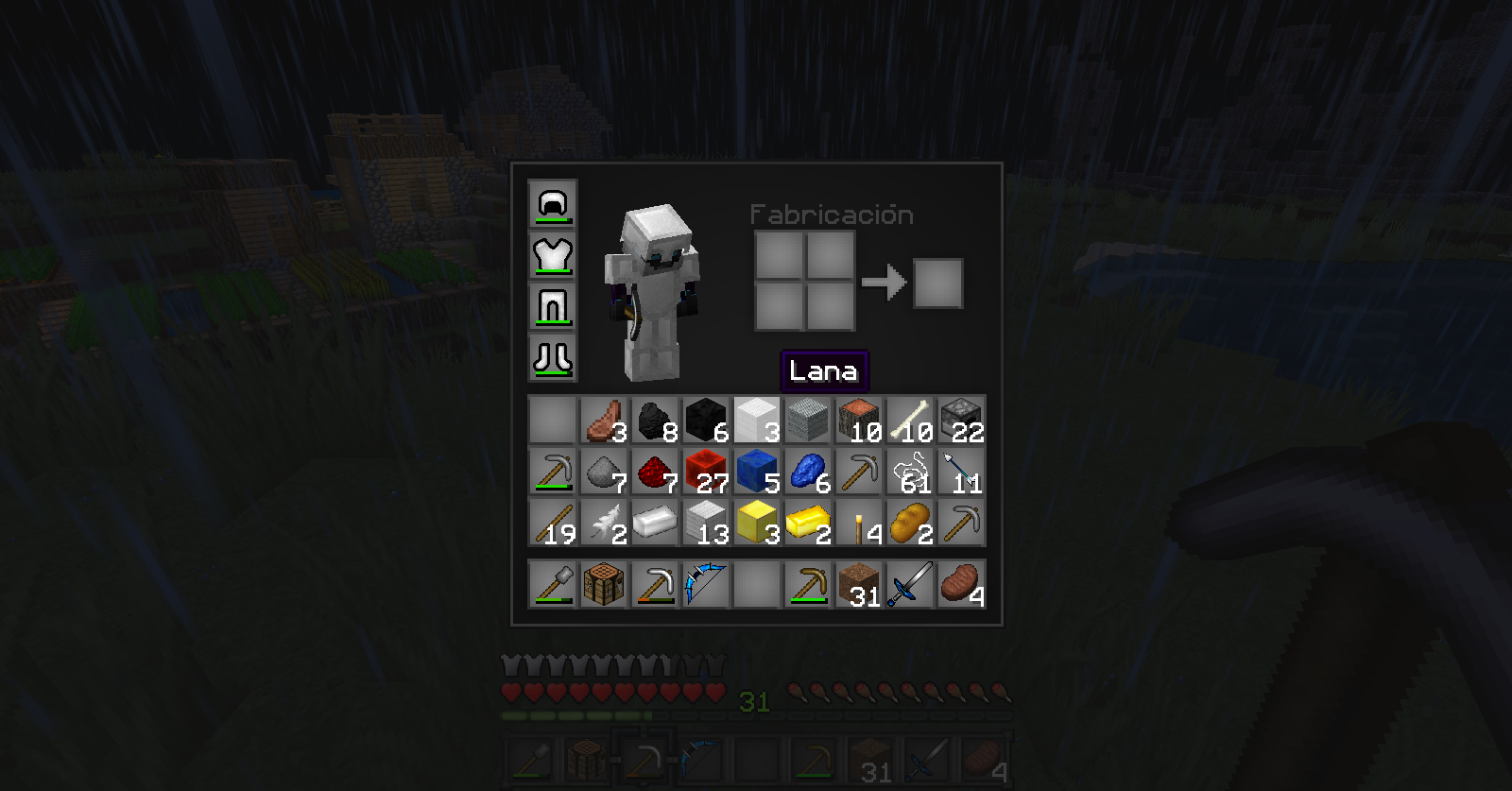The height and width of the screenshot is (791, 1512).
Task: Select the sword in the hotbar
Action: click(x=910, y=583)
